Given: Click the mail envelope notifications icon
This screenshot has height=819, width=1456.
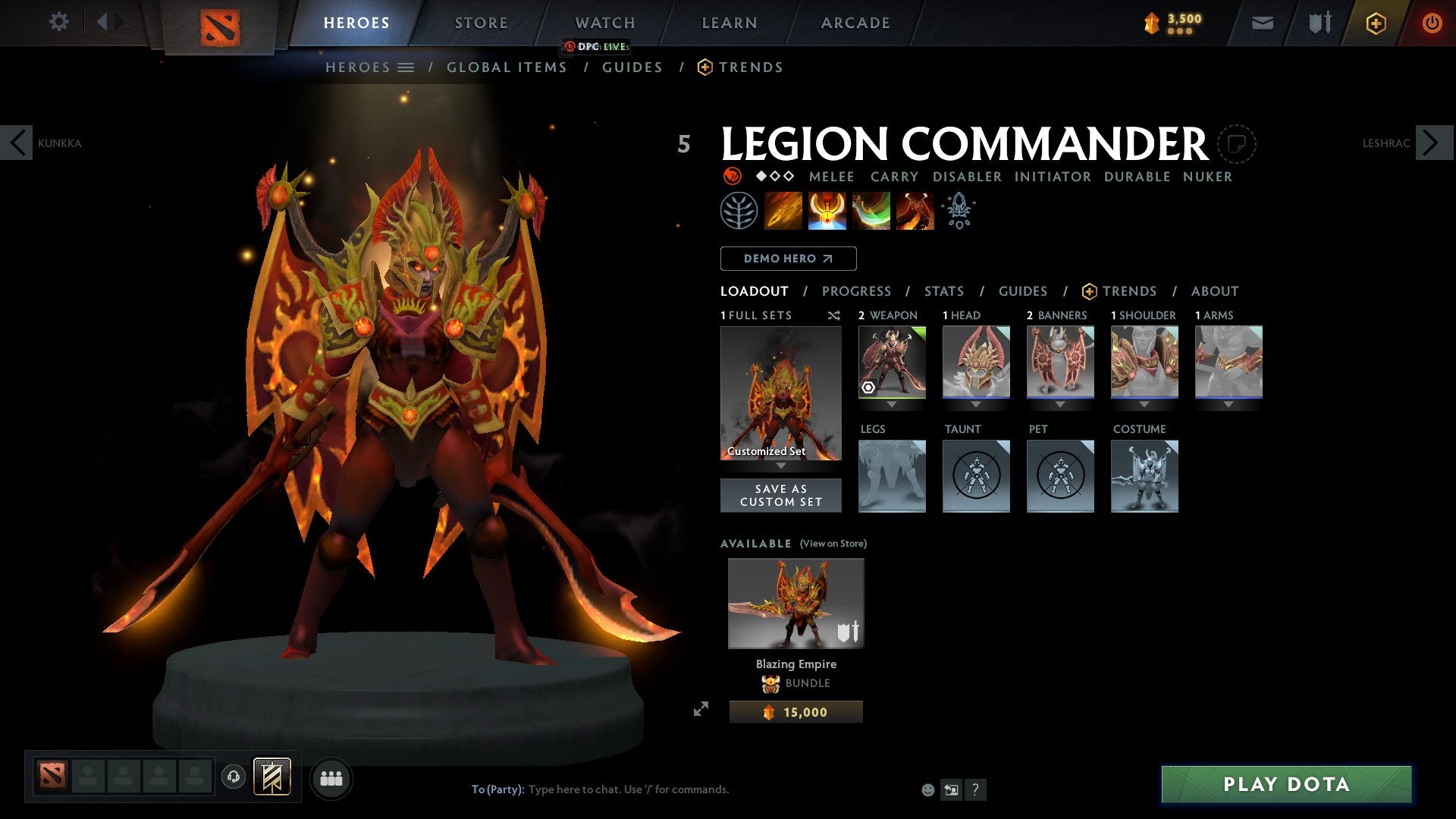Looking at the screenshot, I should 1263,23.
